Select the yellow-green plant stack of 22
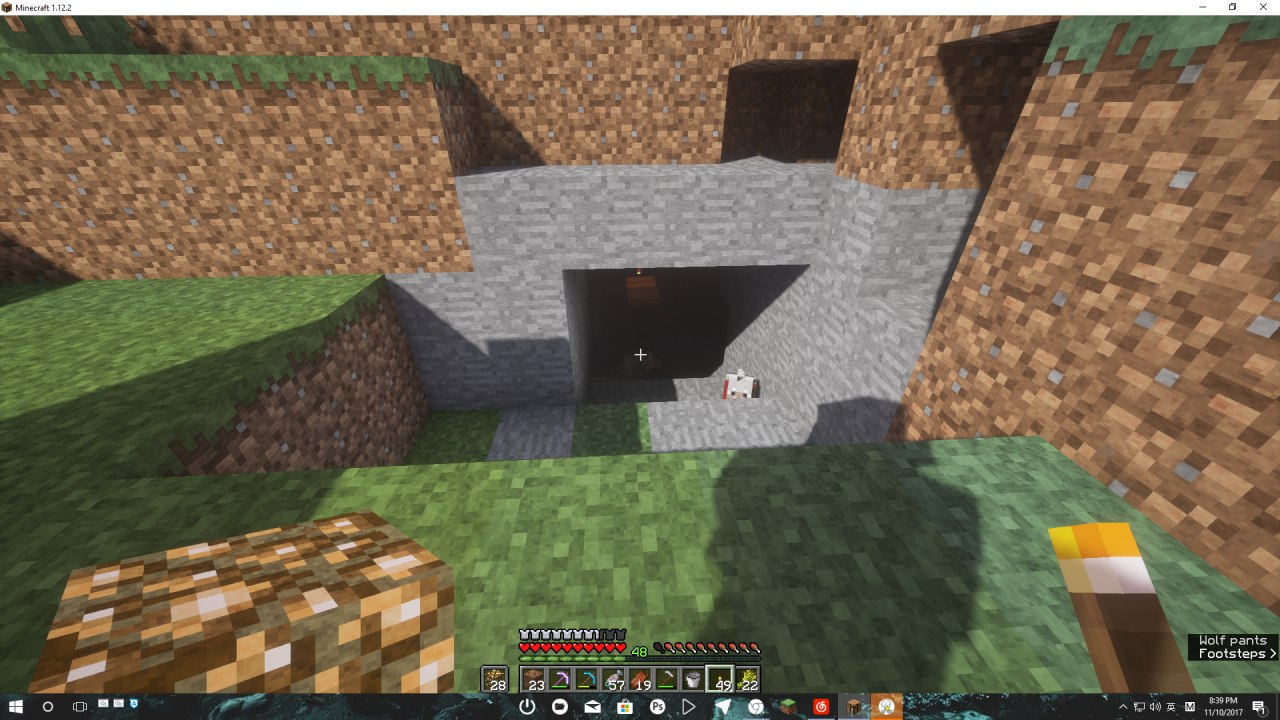The width and height of the screenshot is (1280, 720). point(746,680)
